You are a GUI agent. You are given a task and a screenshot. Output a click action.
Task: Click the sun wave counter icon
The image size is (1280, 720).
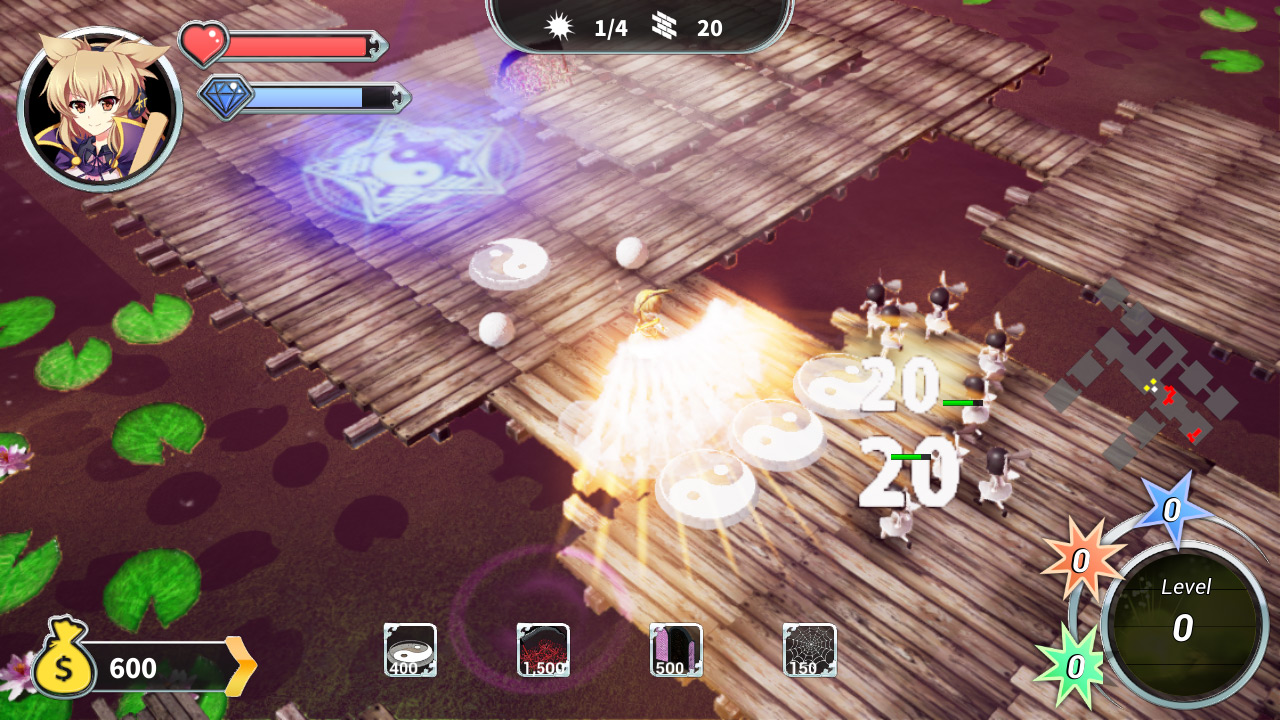(559, 25)
